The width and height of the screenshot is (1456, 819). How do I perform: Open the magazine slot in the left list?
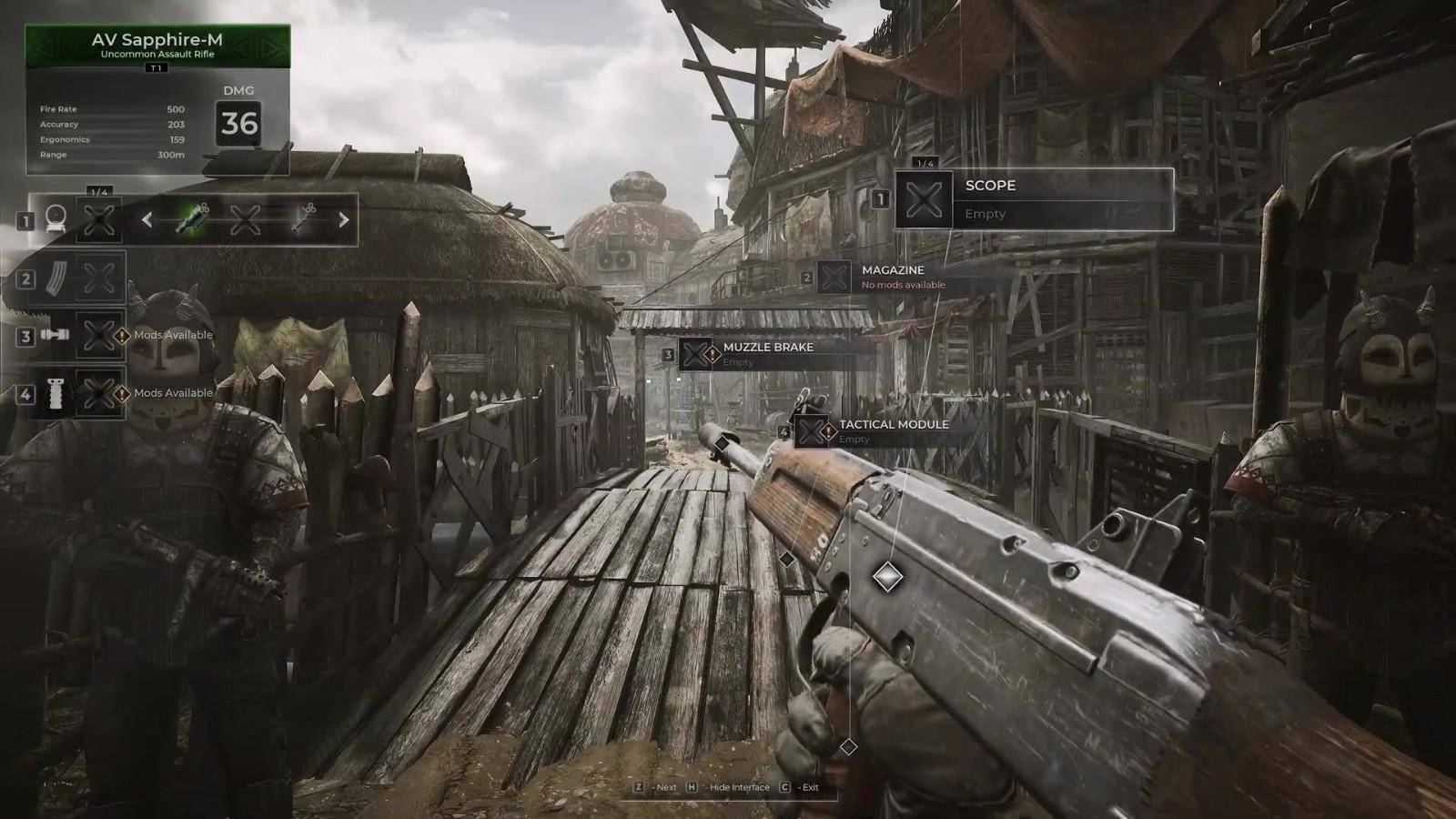(98, 278)
